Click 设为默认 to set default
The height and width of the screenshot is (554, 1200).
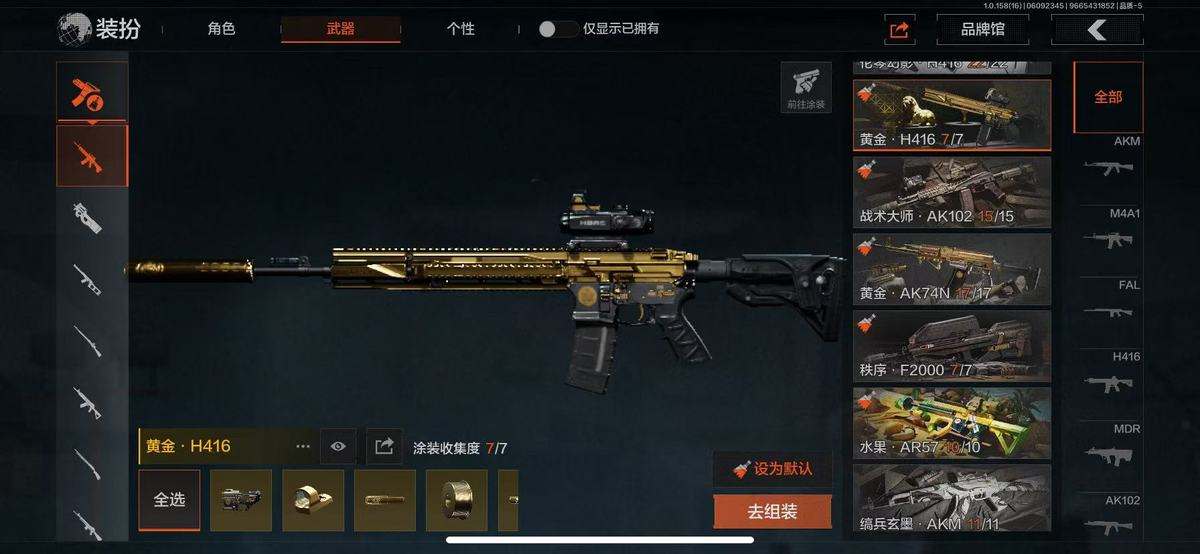tap(772, 469)
